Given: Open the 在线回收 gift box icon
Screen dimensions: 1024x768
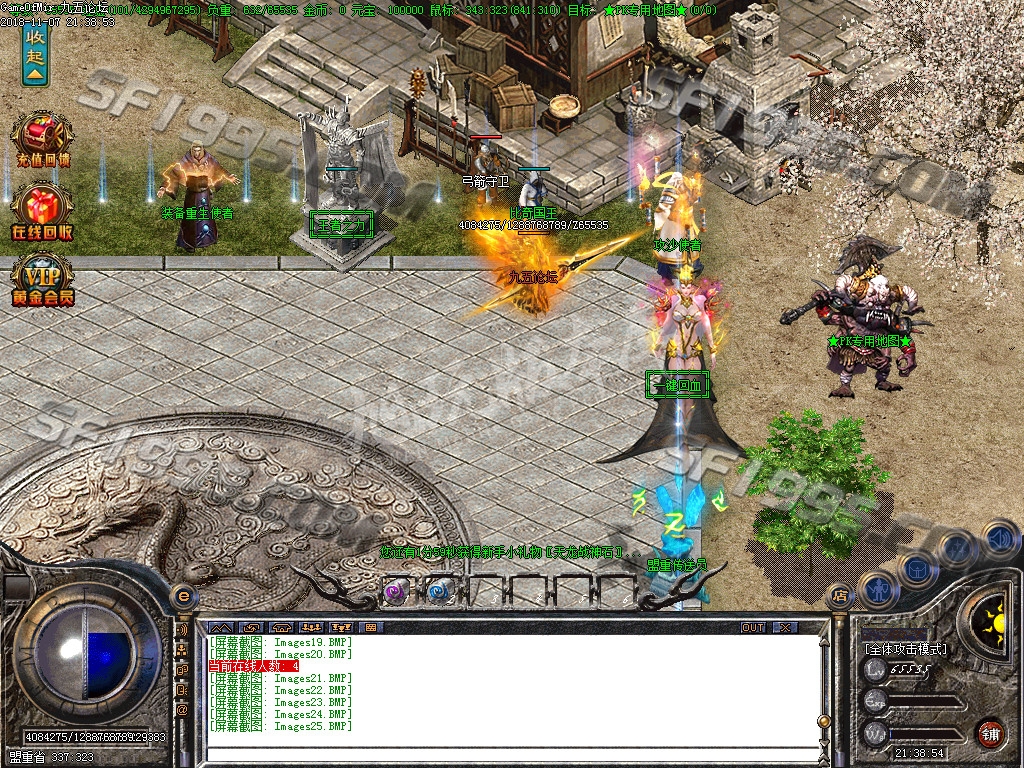Looking at the screenshot, I should (x=42, y=210).
